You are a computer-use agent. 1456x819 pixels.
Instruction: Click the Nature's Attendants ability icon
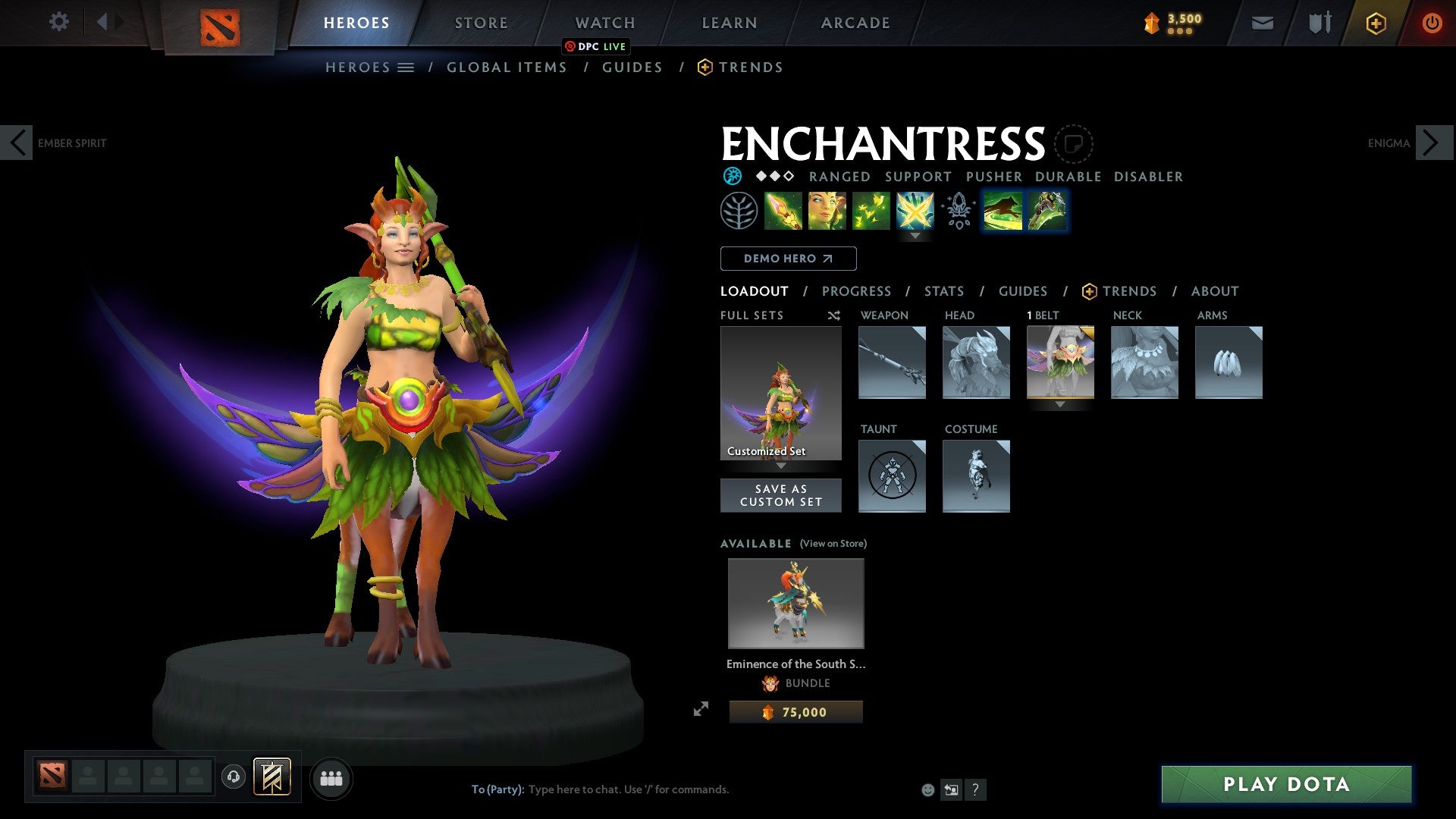[872, 211]
